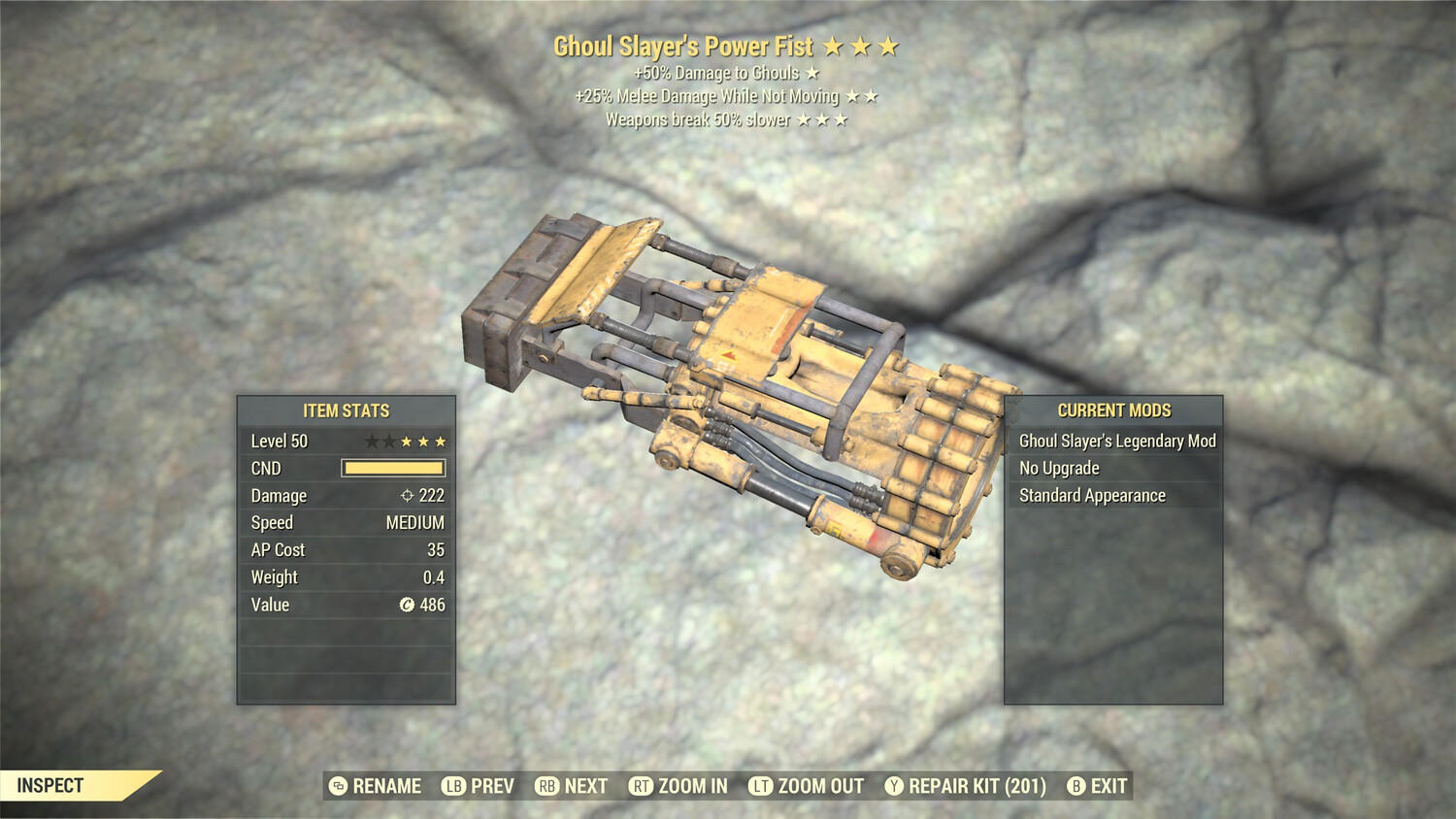The height and width of the screenshot is (819, 1456).
Task: Choose the No Upgrade mod entry
Action: 1059,469
